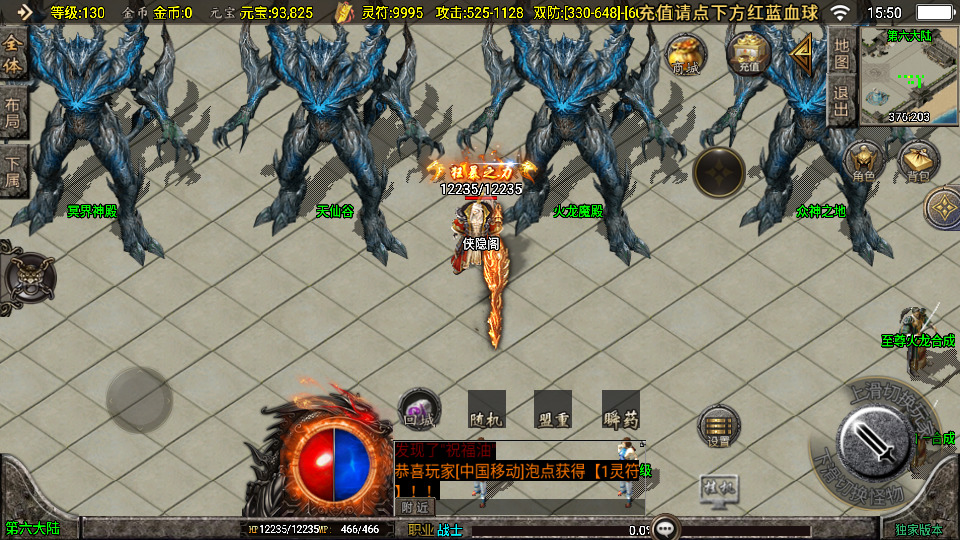The width and height of the screenshot is (960, 540).
Task: Open the 背包 backpack
Action: tap(916, 163)
